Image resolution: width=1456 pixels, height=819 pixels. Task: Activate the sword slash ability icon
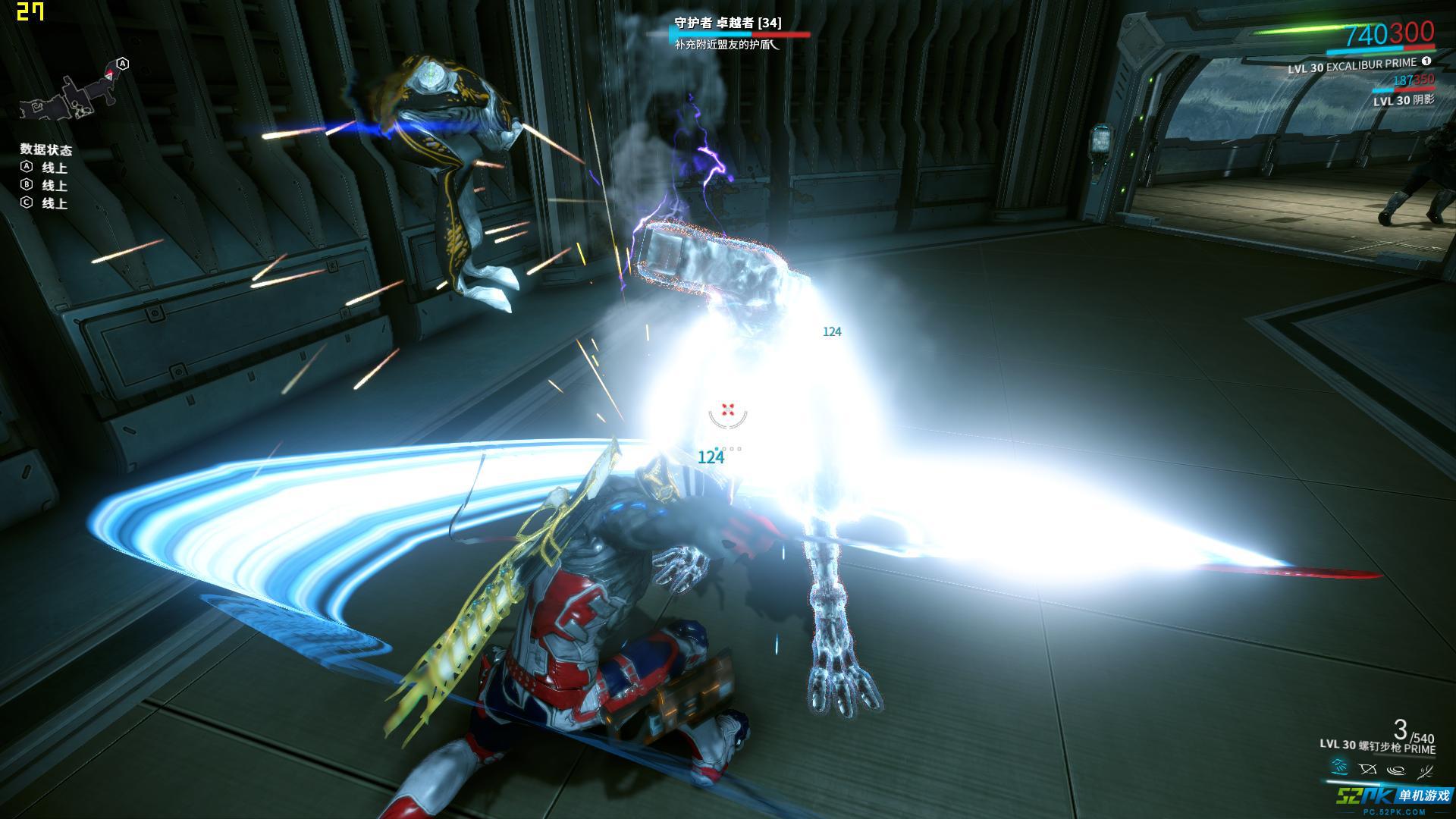click(x=1425, y=770)
